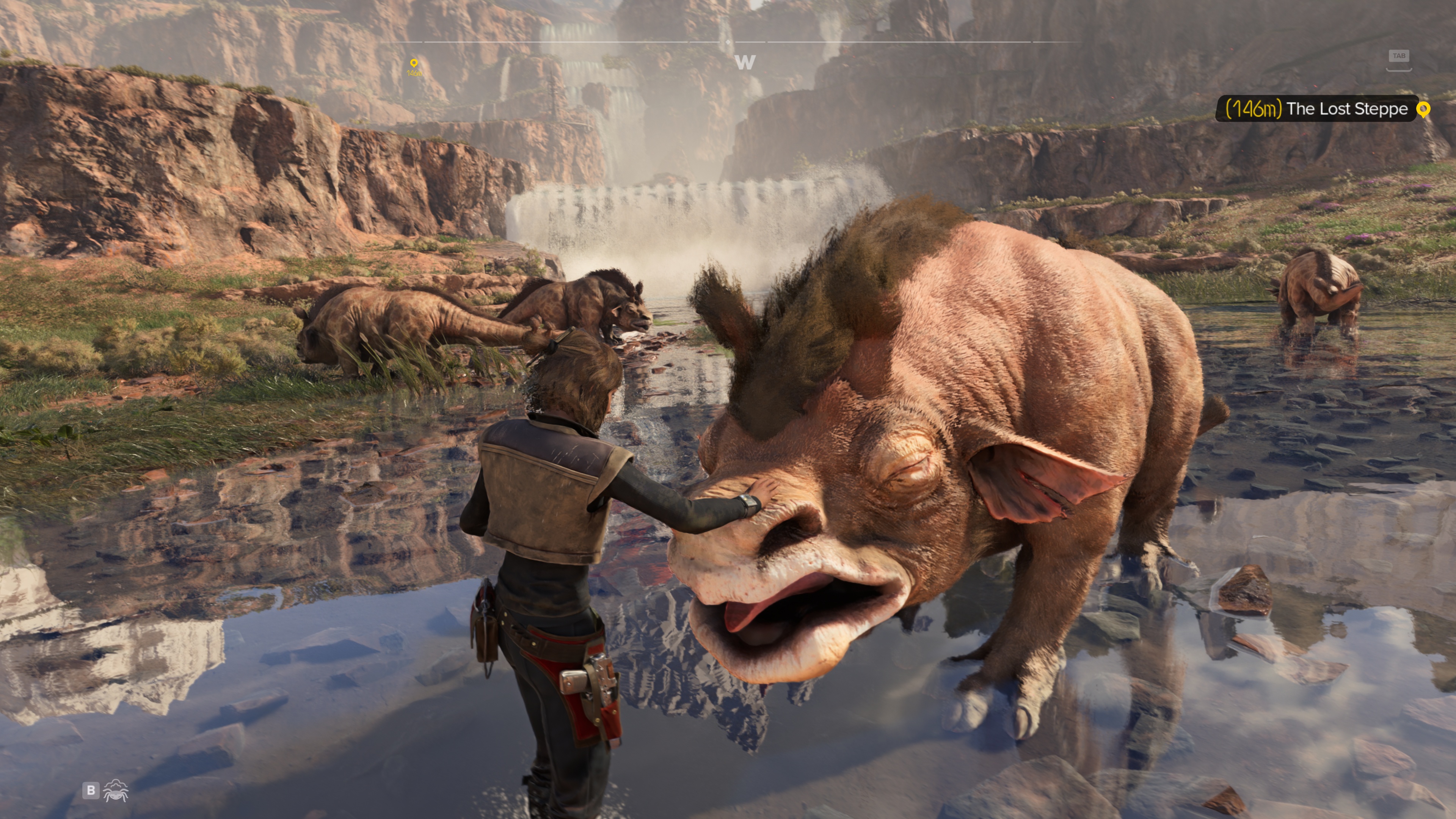
Task: Click the yellow waypoint marker on the compass
Action: [x=414, y=64]
